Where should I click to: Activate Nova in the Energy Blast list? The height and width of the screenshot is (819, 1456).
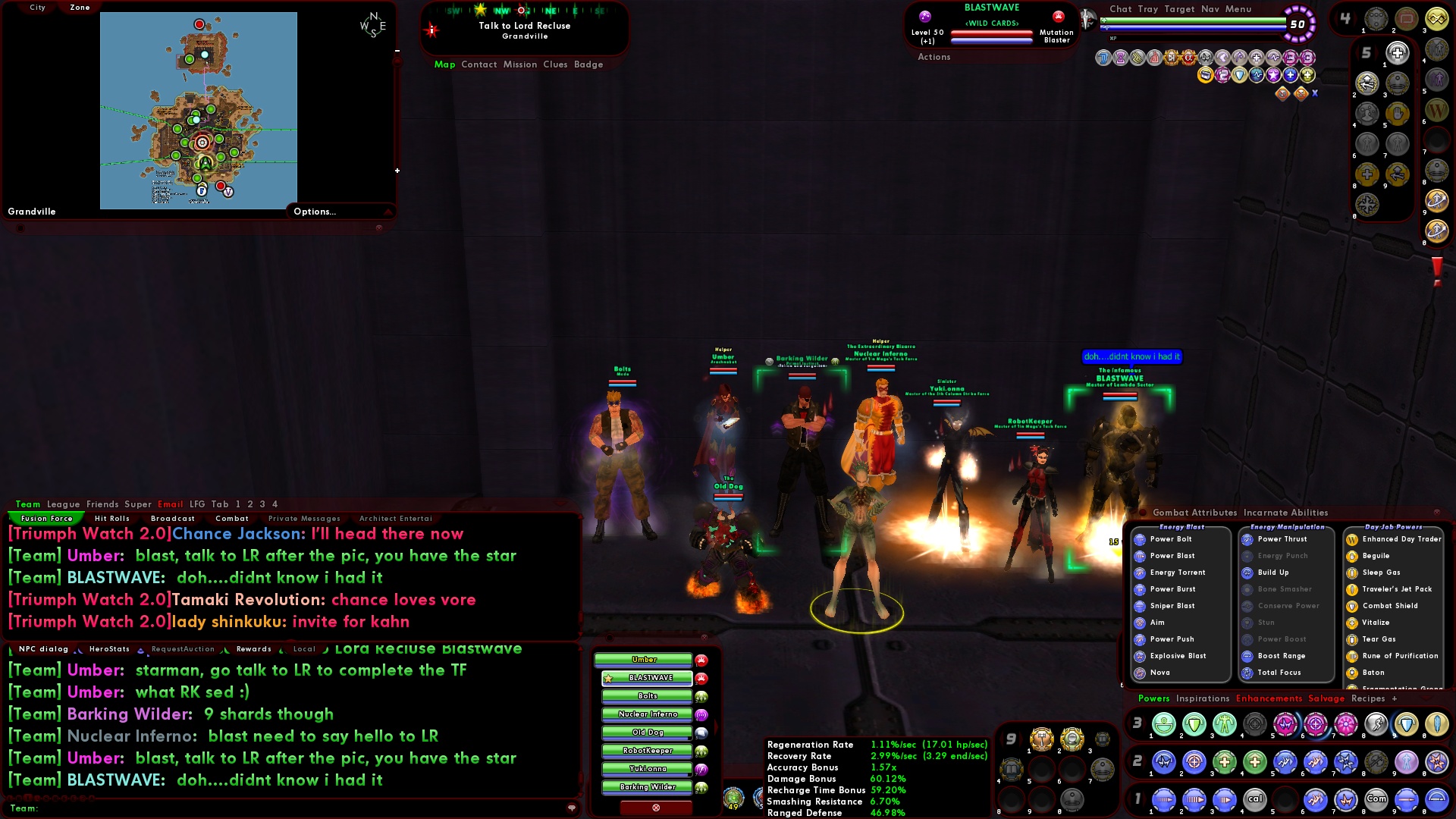(1160, 673)
